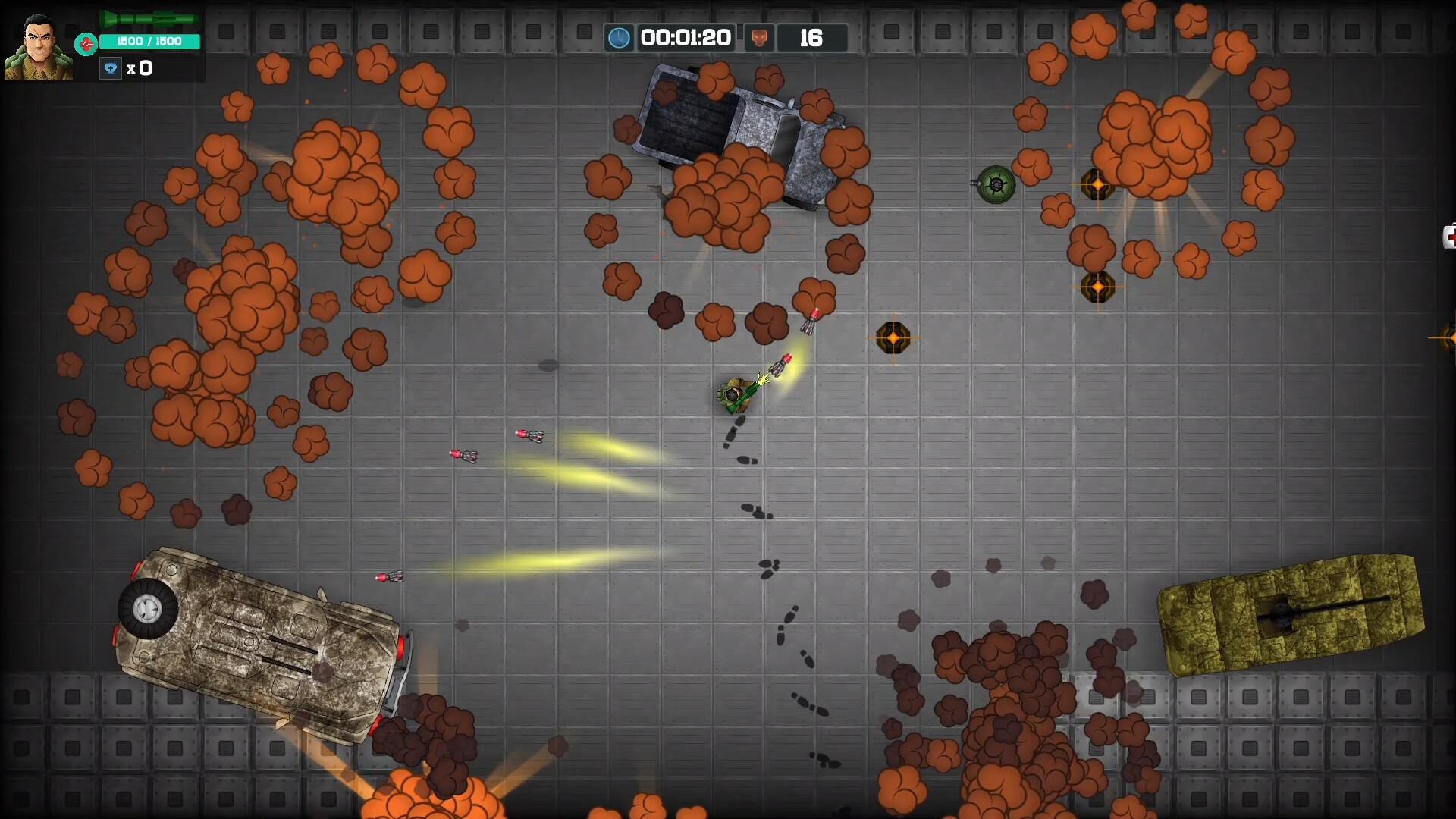Click the orange skull kill-count icon
The width and height of the screenshot is (1456, 819).
tap(761, 37)
